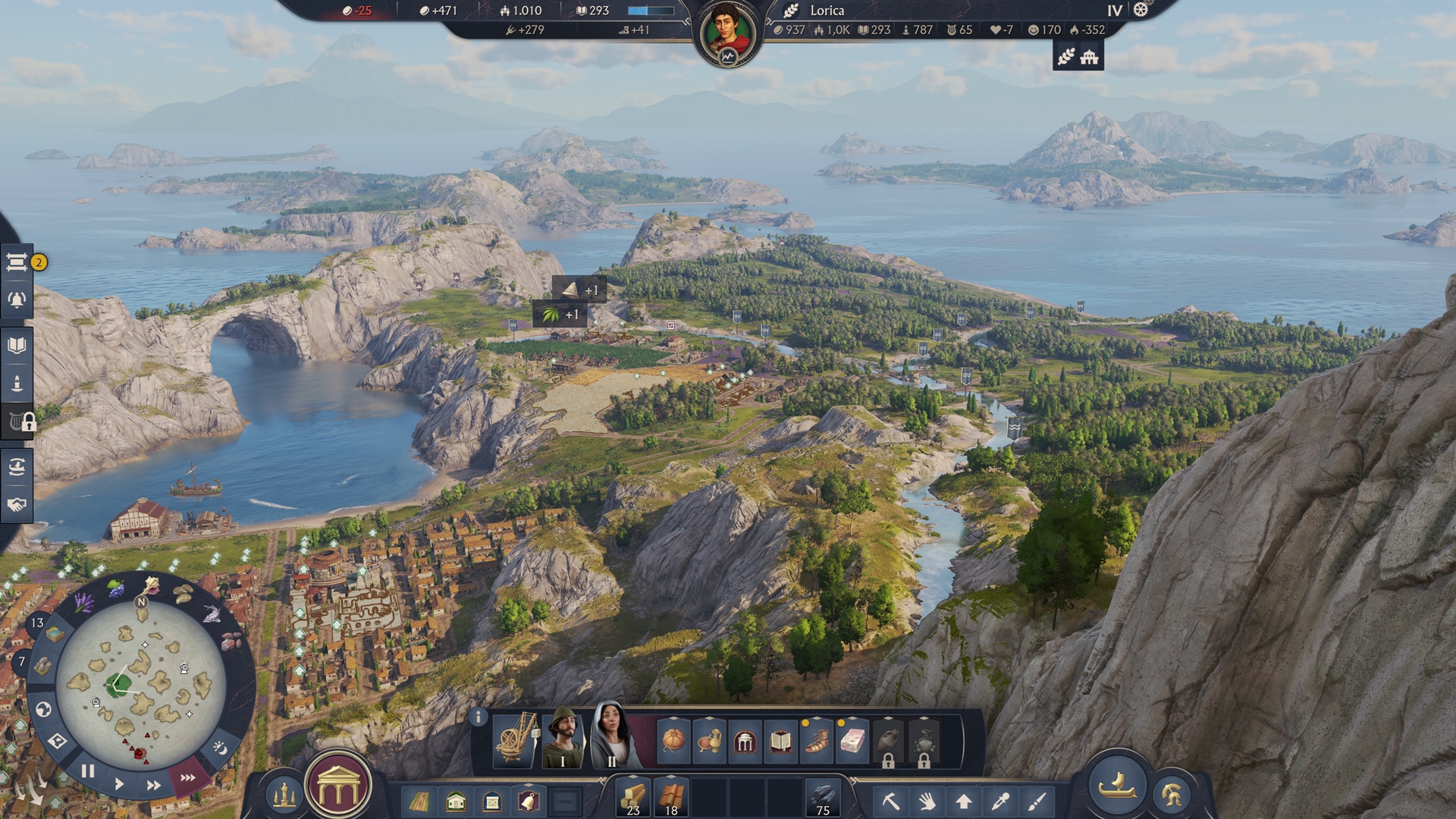Open the settings gear menu

1141,10
